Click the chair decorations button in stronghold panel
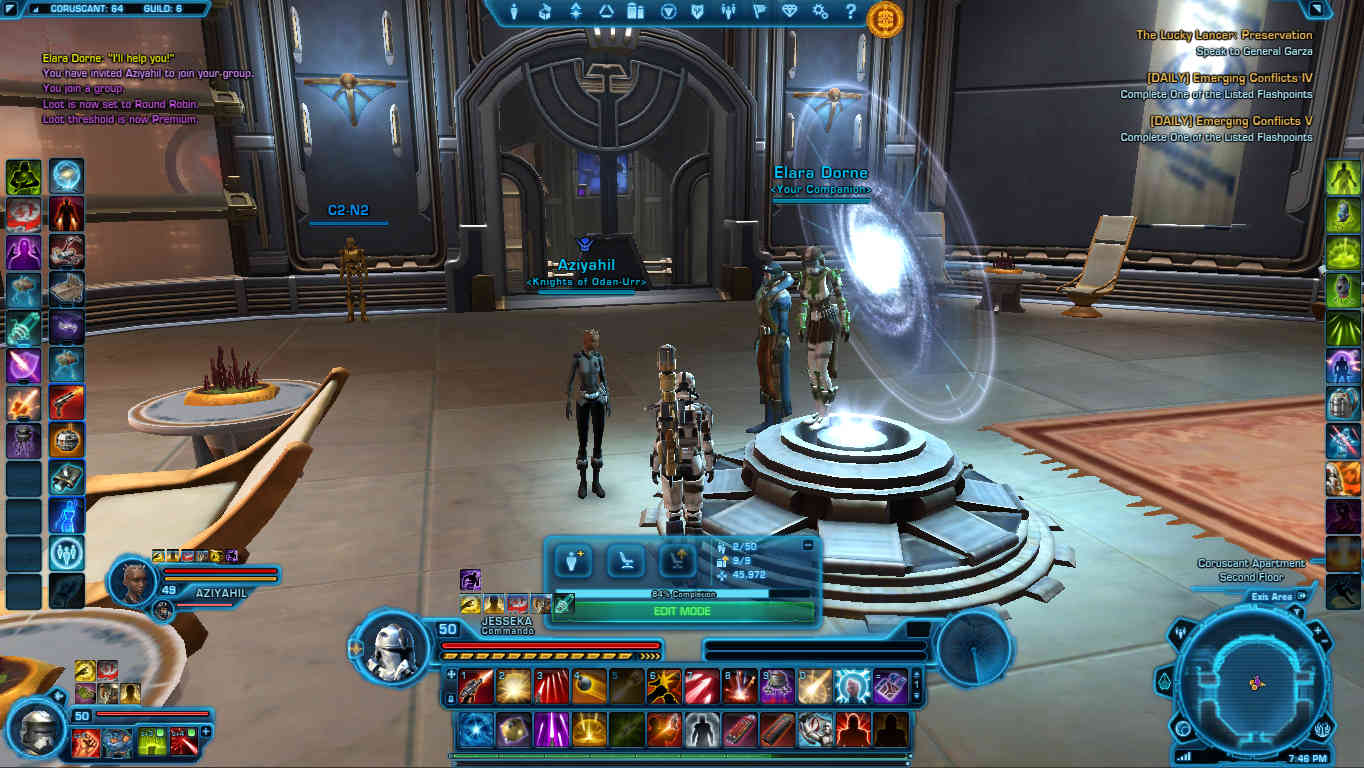The width and height of the screenshot is (1364, 768). pyautogui.click(x=626, y=561)
